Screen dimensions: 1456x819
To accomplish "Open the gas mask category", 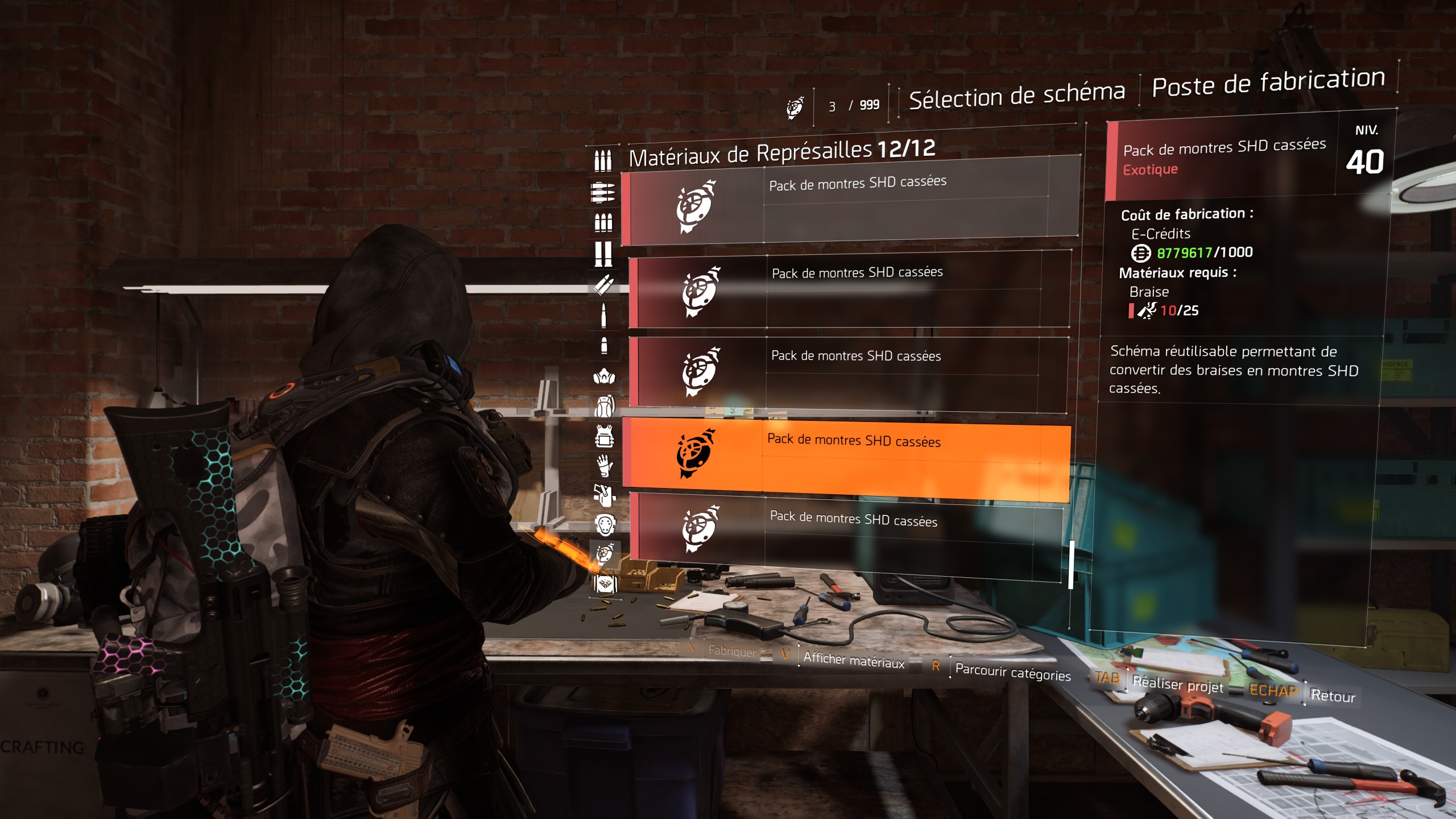I will [604, 377].
